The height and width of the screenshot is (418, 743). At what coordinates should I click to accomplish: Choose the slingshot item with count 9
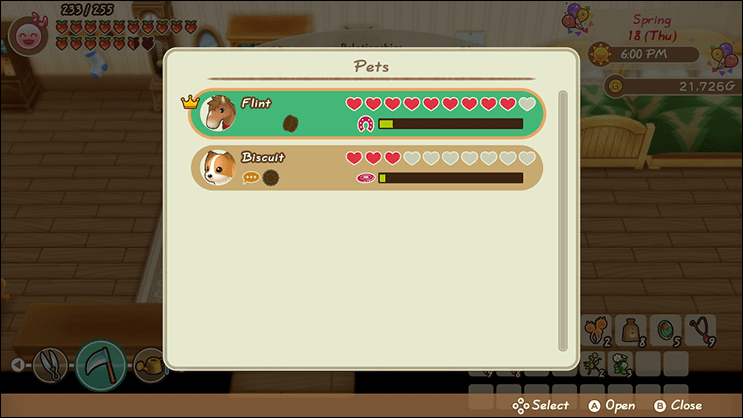click(x=701, y=332)
